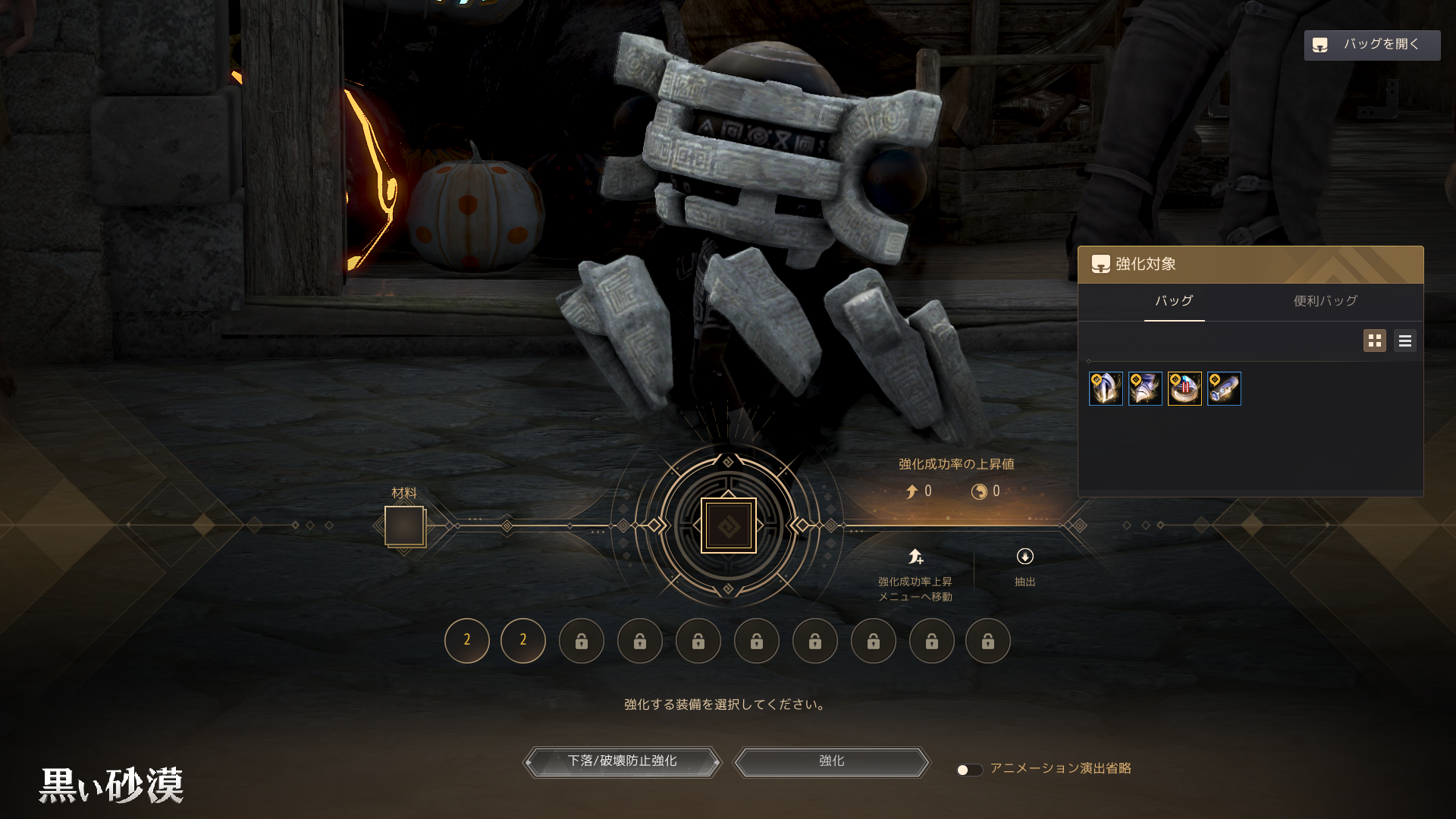This screenshot has height=819, width=1456.
Task: Pick the bracer gauntlet item
Action: click(1224, 389)
